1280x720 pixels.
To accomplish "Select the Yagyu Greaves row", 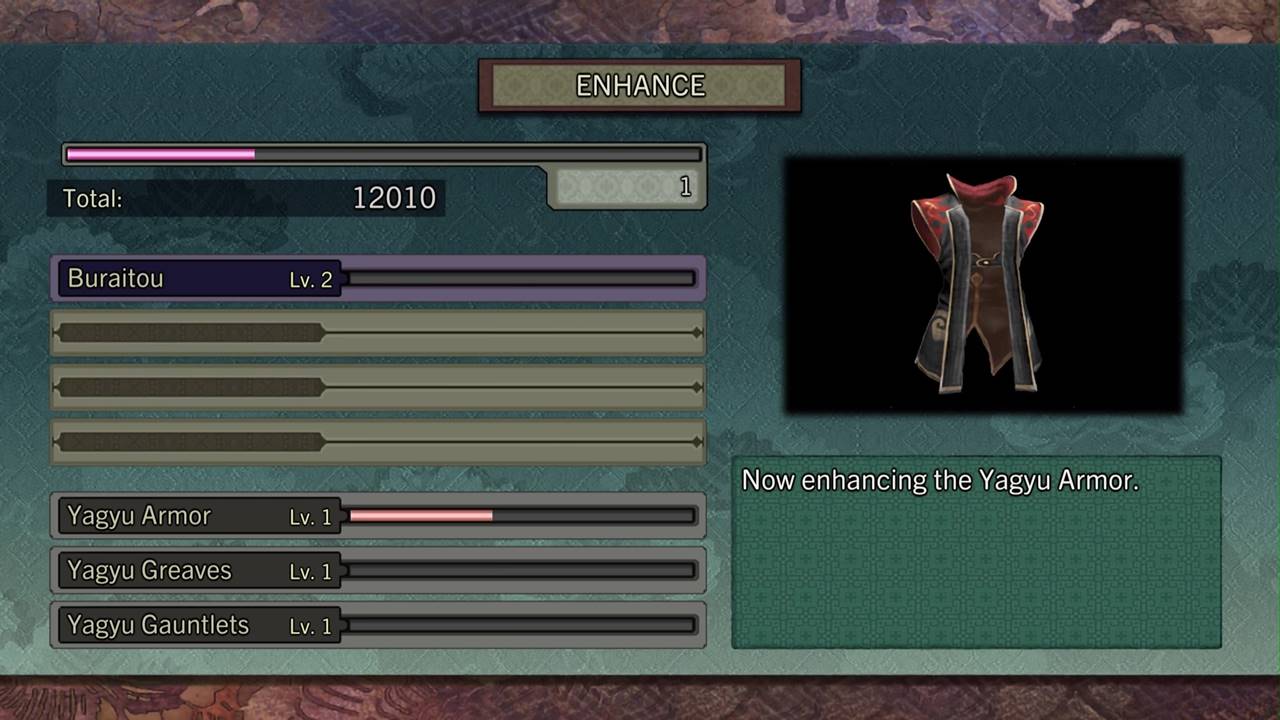I will coord(378,571).
